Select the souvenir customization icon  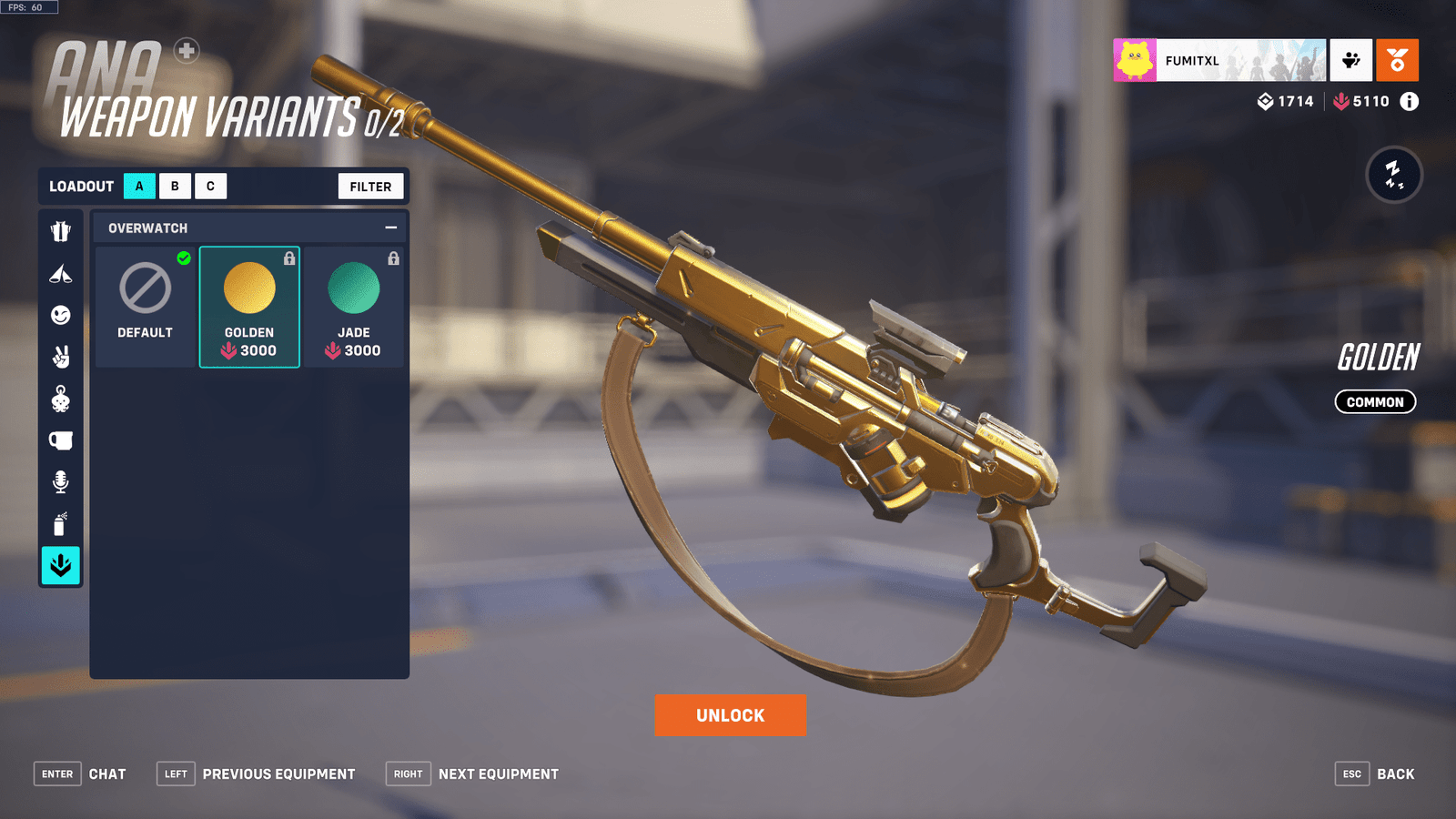[60, 399]
